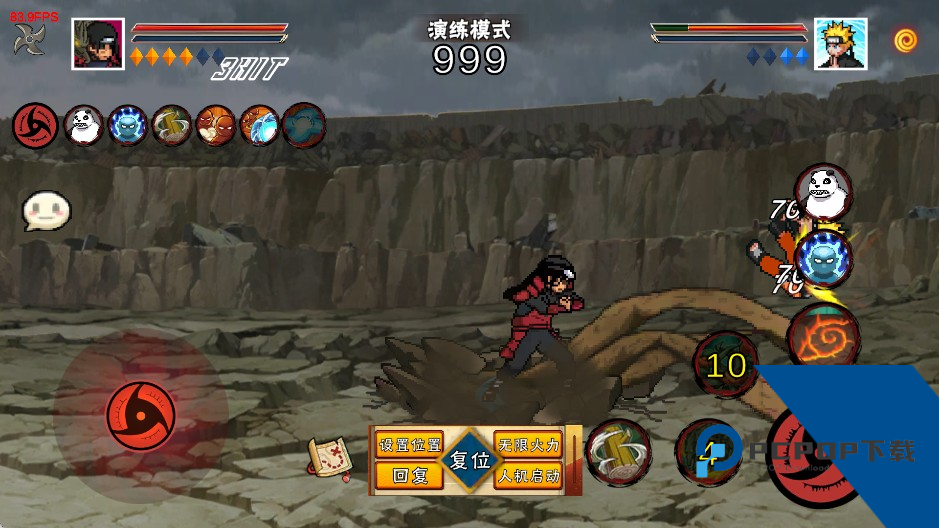Click the Hashirama player portrait
The width and height of the screenshot is (939, 528).
(98, 44)
